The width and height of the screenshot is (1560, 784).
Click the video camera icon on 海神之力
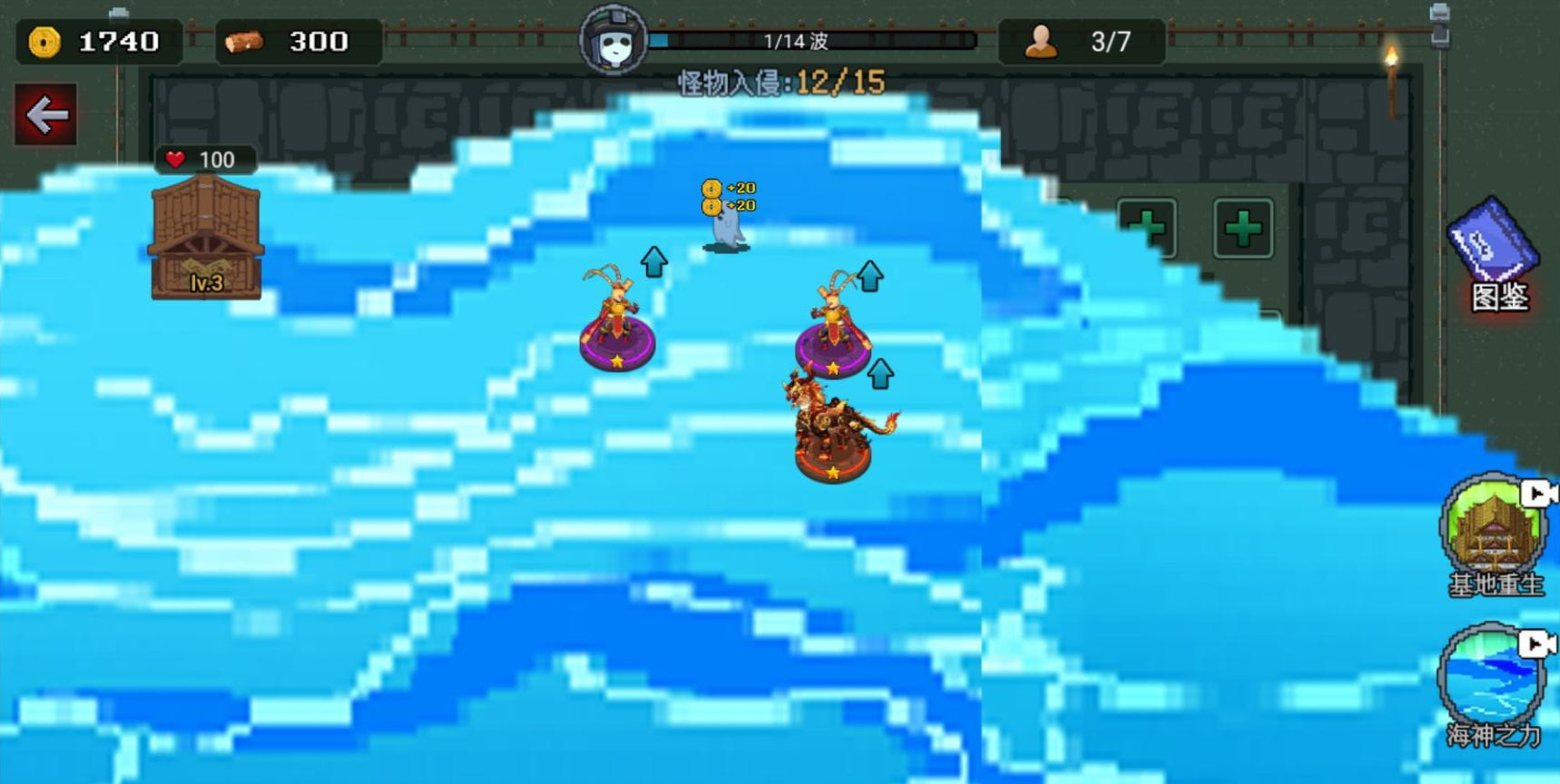tap(1535, 645)
